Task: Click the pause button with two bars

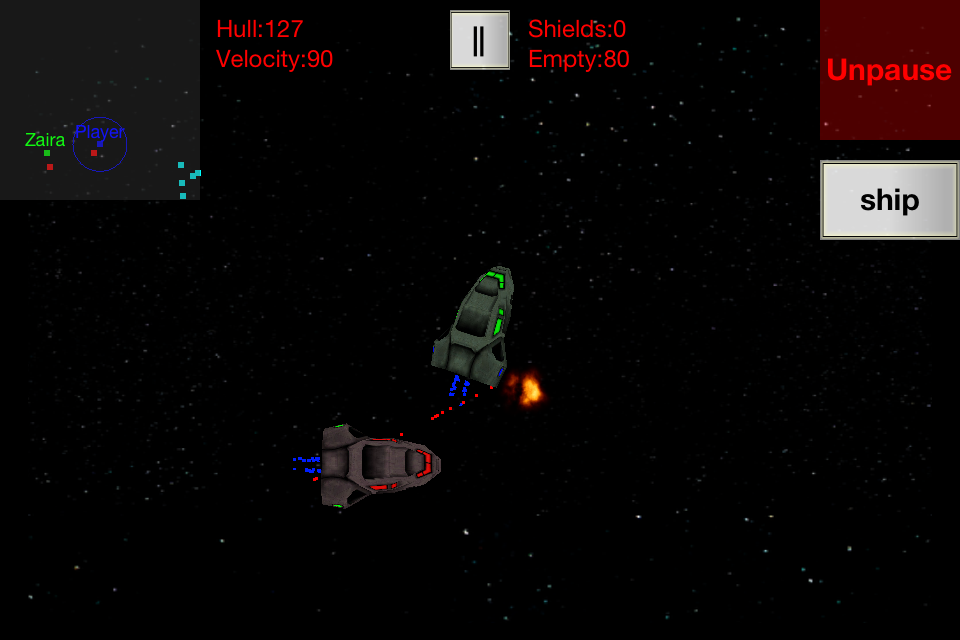Action: tap(480, 40)
